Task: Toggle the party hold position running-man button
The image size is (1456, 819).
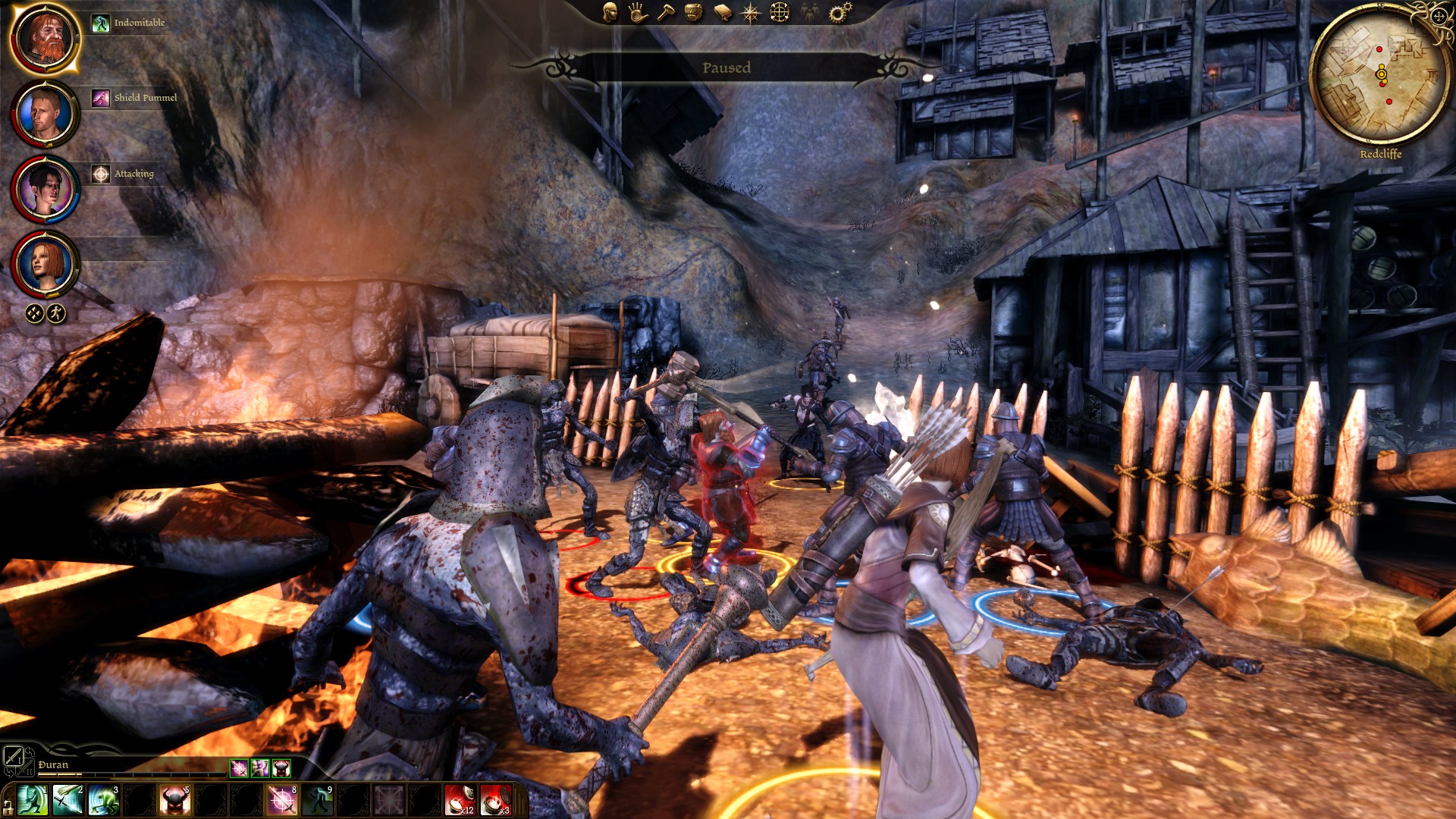Action: 56,313
